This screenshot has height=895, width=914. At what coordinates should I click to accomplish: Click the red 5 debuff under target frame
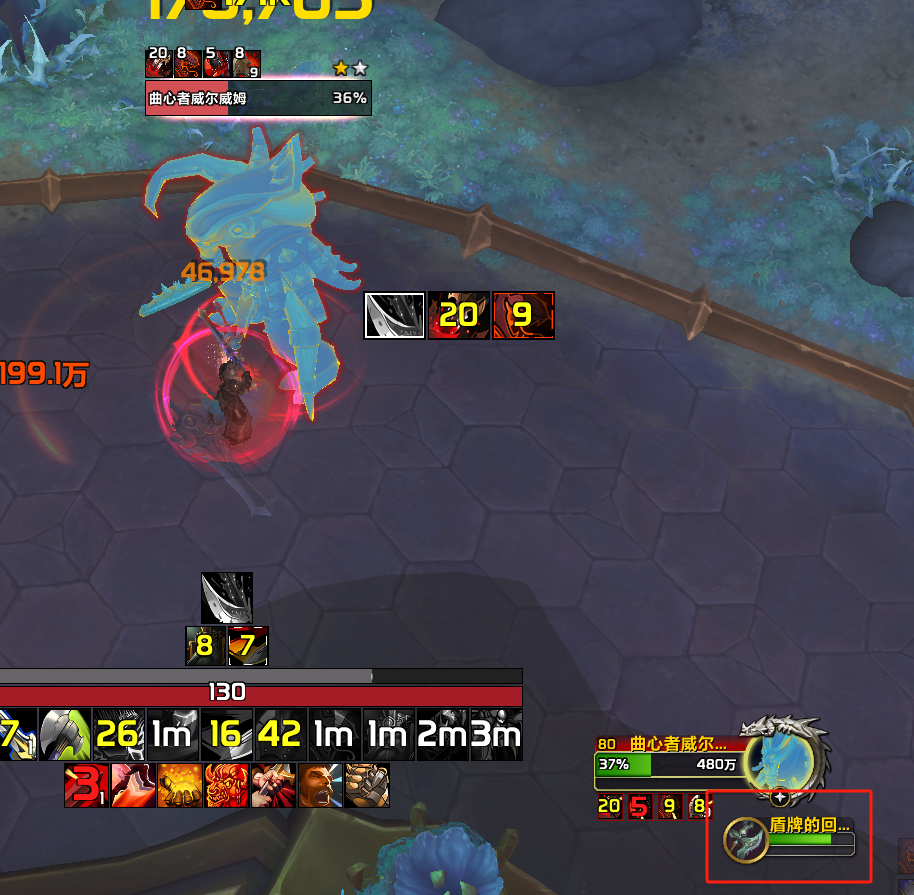click(638, 806)
